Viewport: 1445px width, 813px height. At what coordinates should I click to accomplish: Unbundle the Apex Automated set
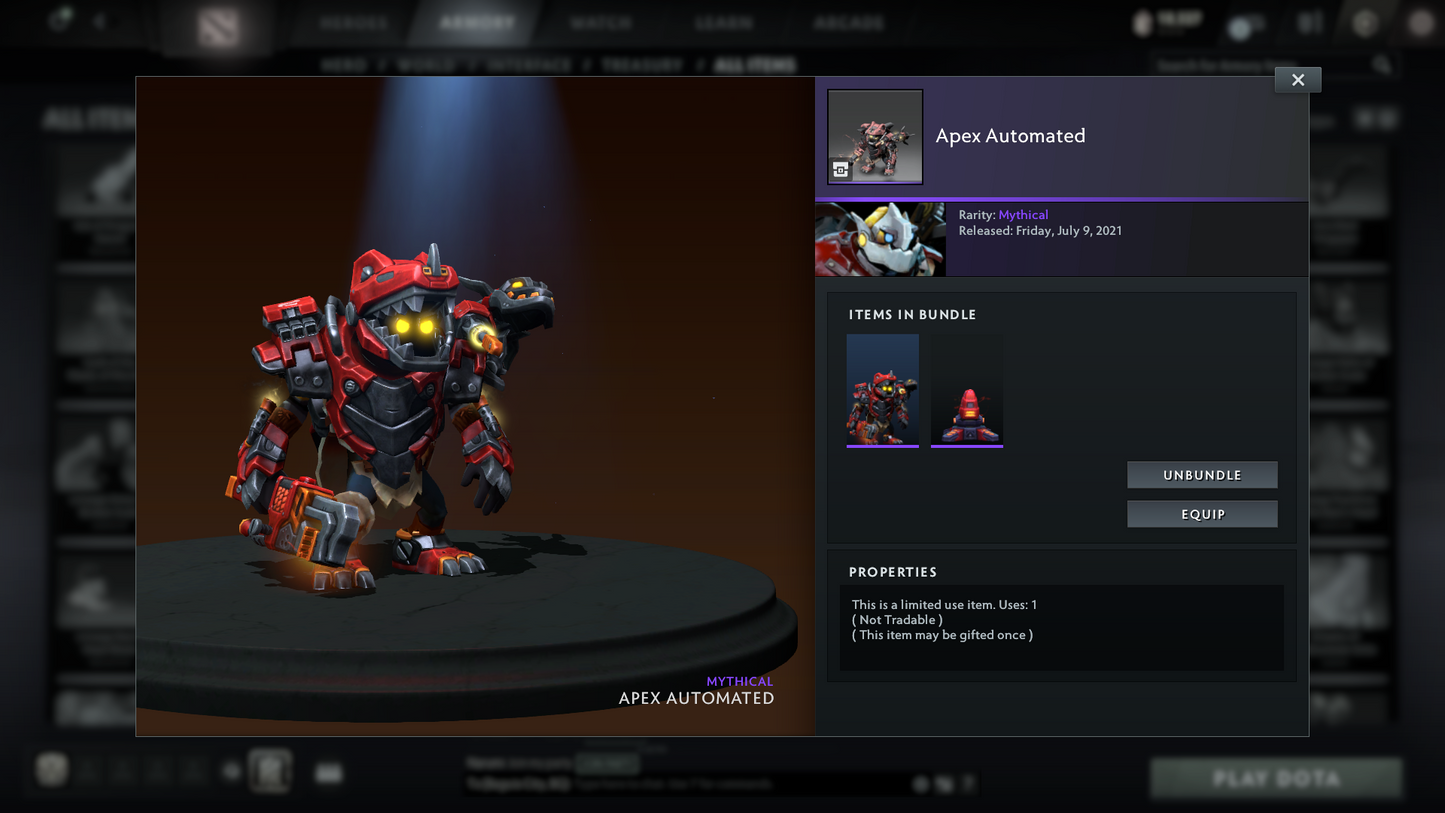(x=1202, y=475)
